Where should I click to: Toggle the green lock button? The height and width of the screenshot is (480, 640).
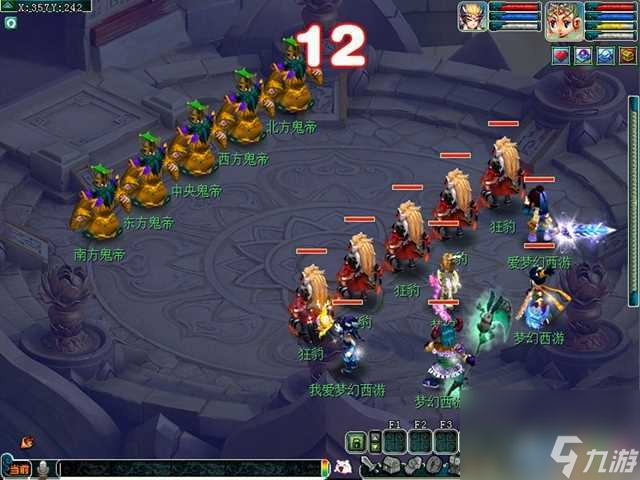[x=355, y=441]
